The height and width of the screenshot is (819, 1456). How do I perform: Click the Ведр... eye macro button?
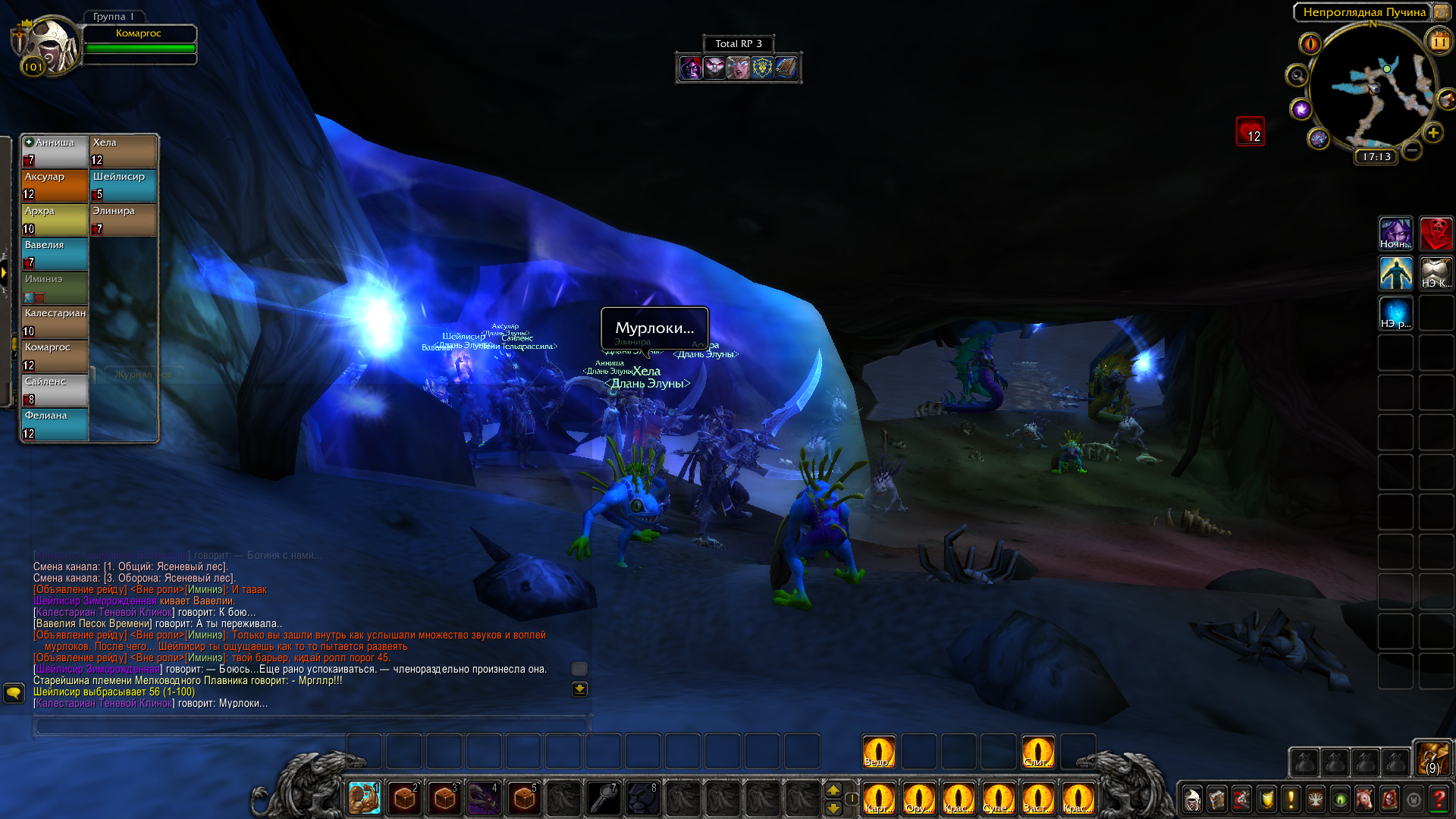click(878, 752)
